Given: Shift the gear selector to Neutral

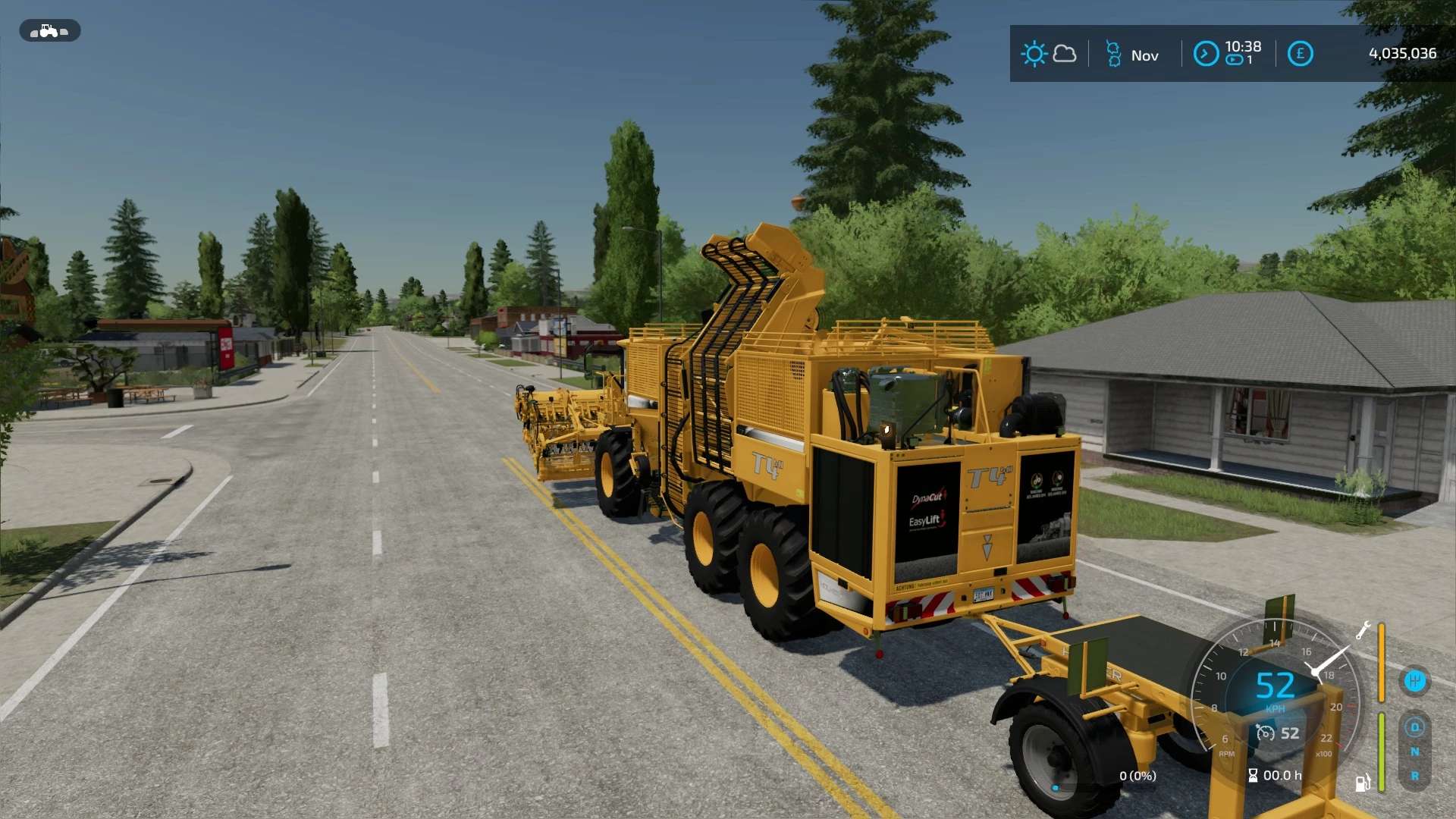Looking at the screenshot, I should click(x=1414, y=752).
